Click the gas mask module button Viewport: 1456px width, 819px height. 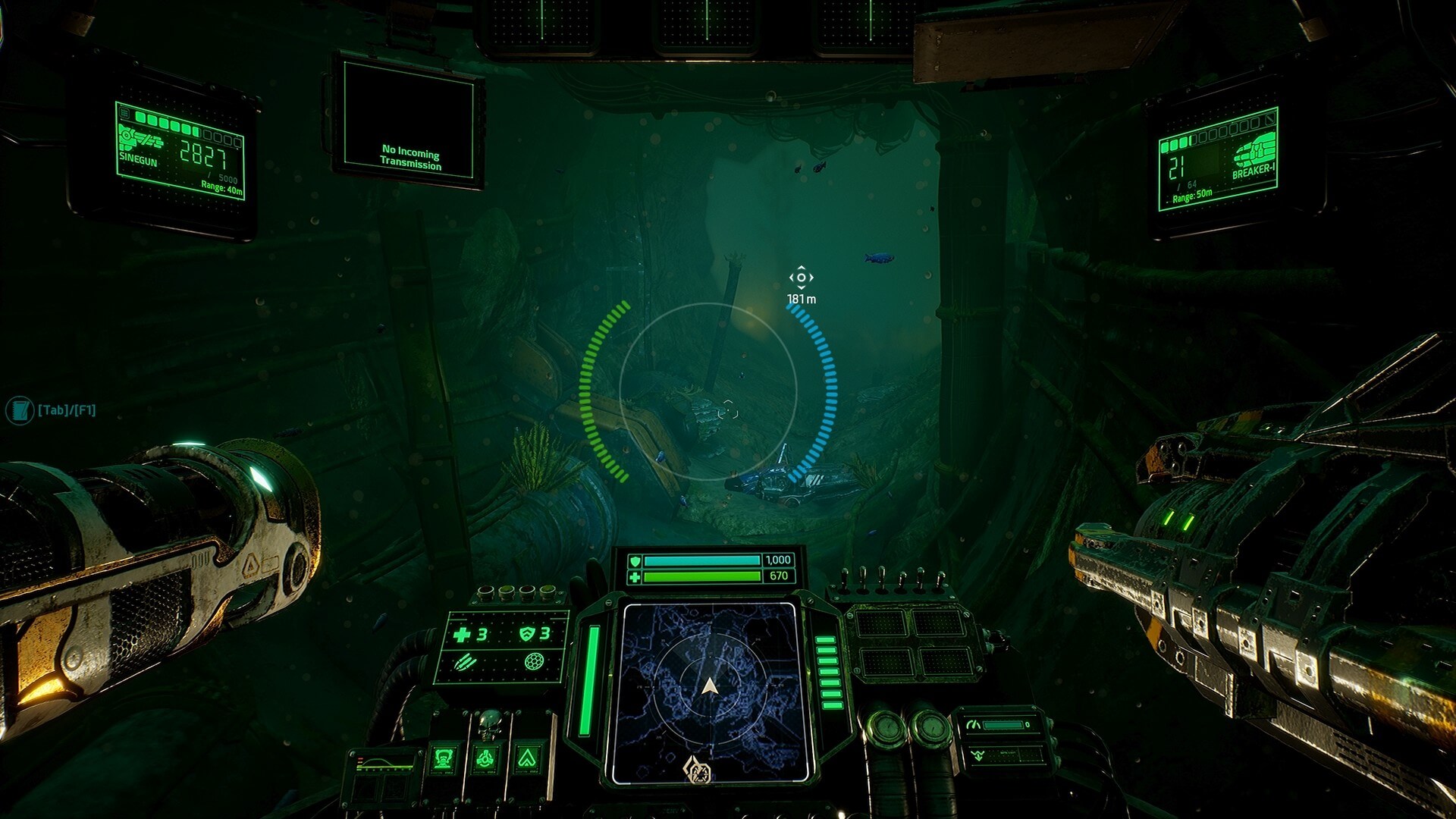[444, 758]
